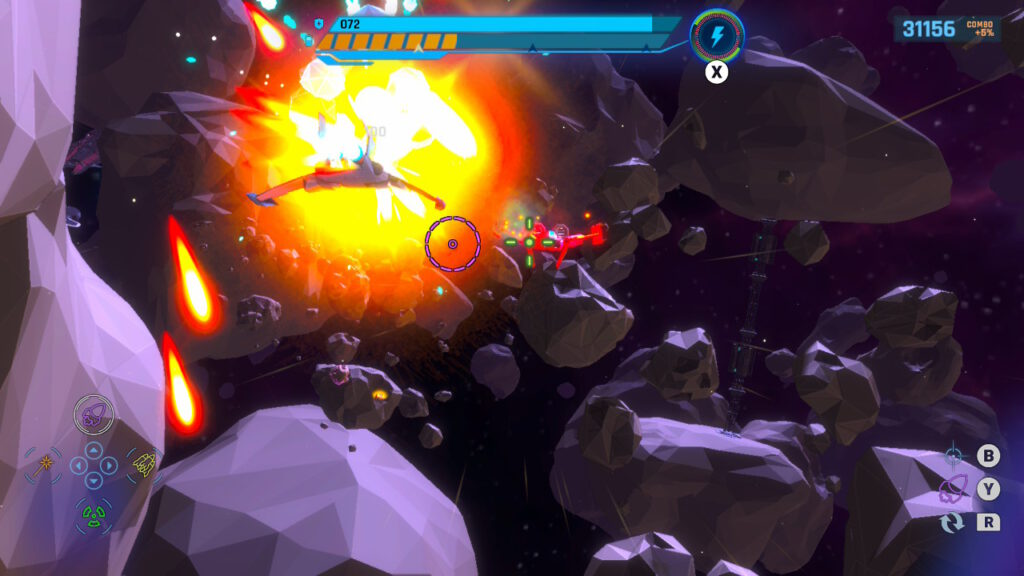Image resolution: width=1024 pixels, height=576 pixels.
Task: Select the purple rocket weapon slot
Action: [x=93, y=414]
